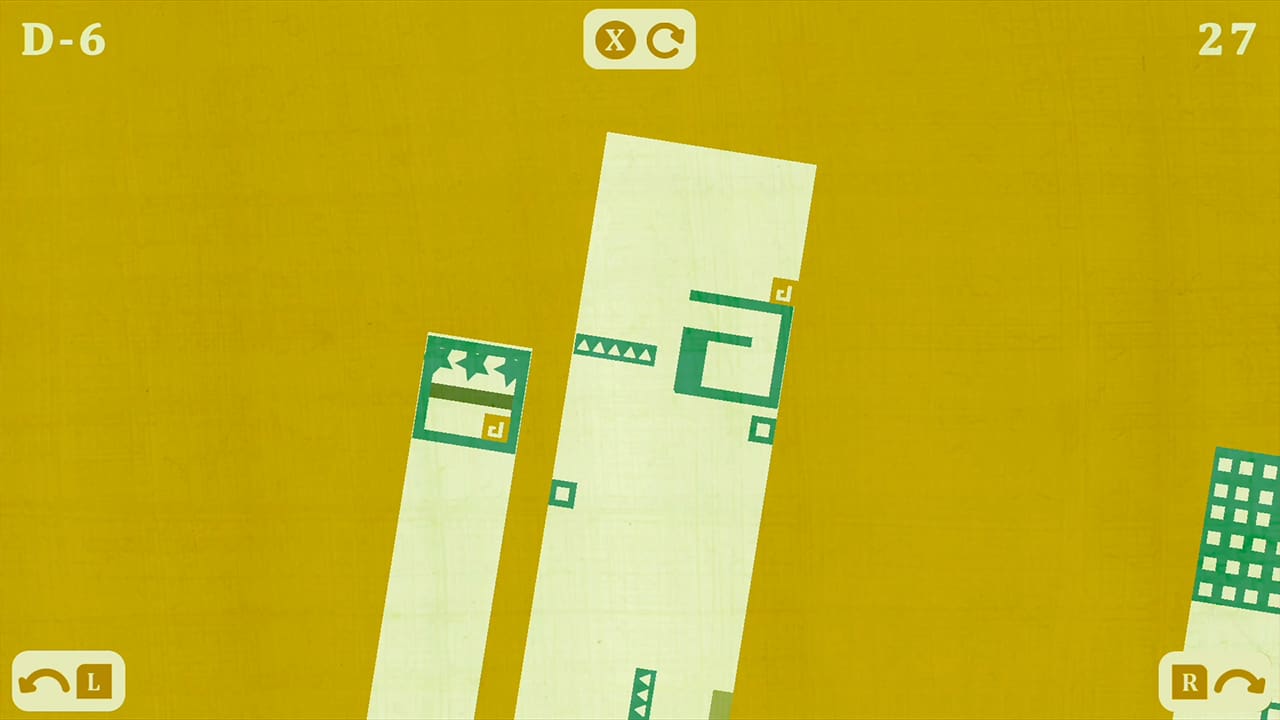Toggle the hollow square on the pillar's left edge
This screenshot has height=720, width=1280.
[x=561, y=494]
